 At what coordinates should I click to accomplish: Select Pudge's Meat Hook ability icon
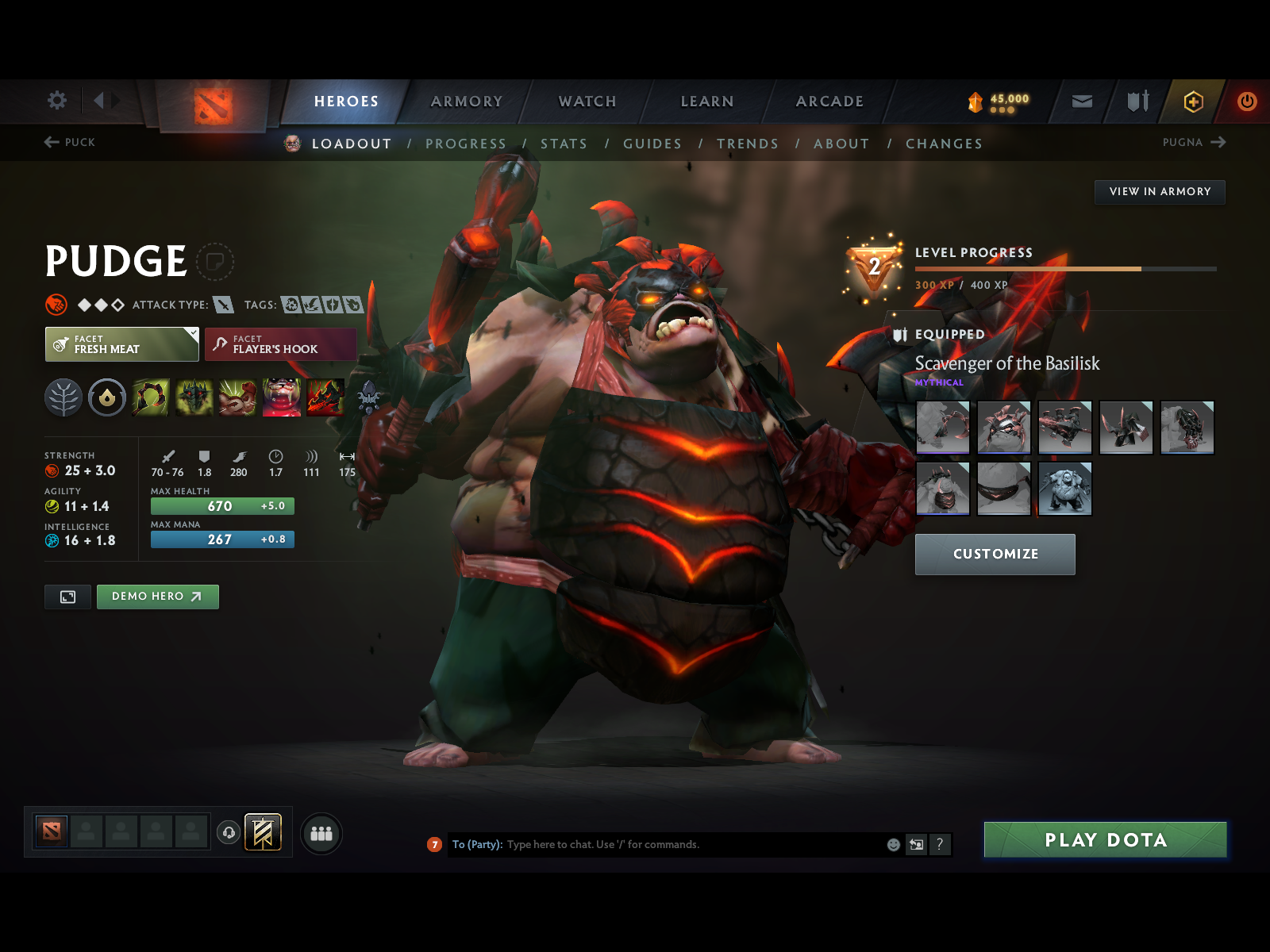[x=151, y=398]
